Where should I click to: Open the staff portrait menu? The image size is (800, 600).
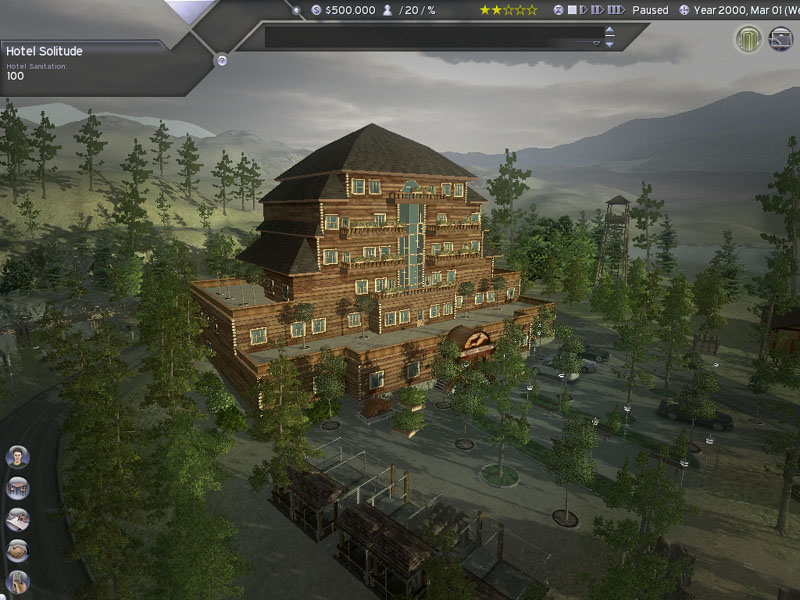click(17, 457)
